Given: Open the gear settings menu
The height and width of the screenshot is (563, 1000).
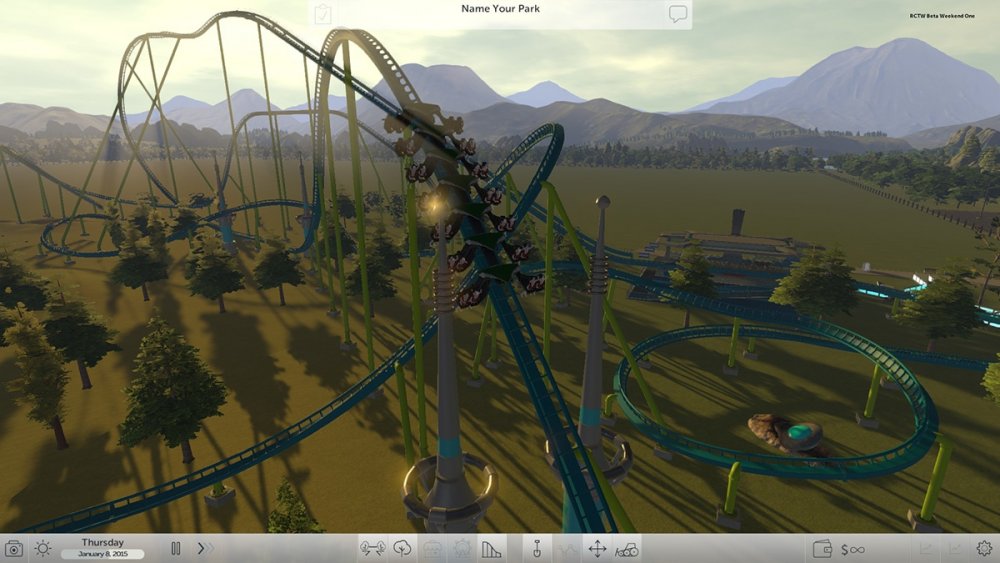Looking at the screenshot, I should (984, 548).
